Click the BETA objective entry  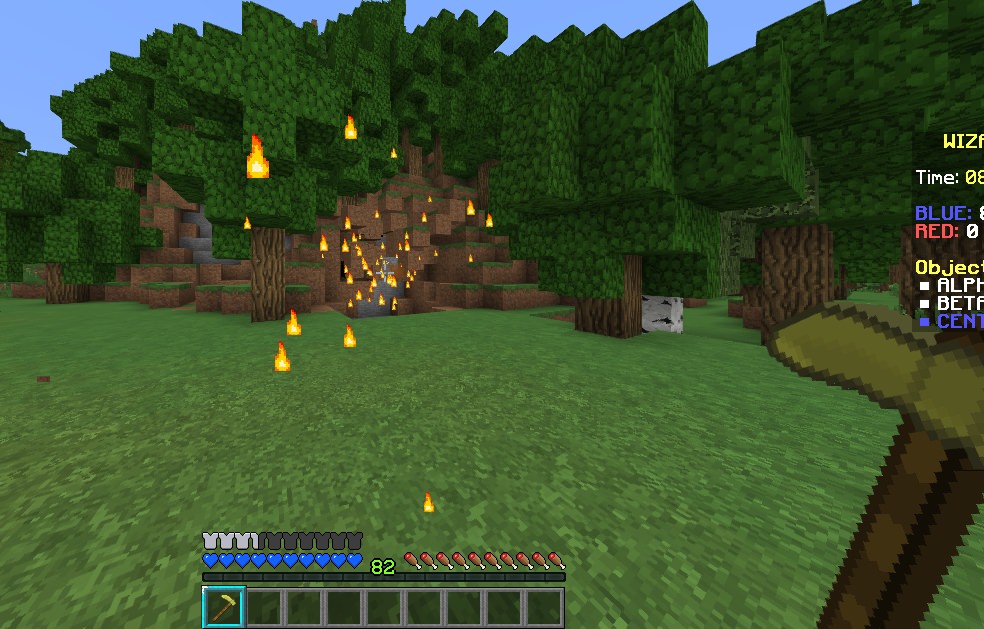[x=958, y=303]
